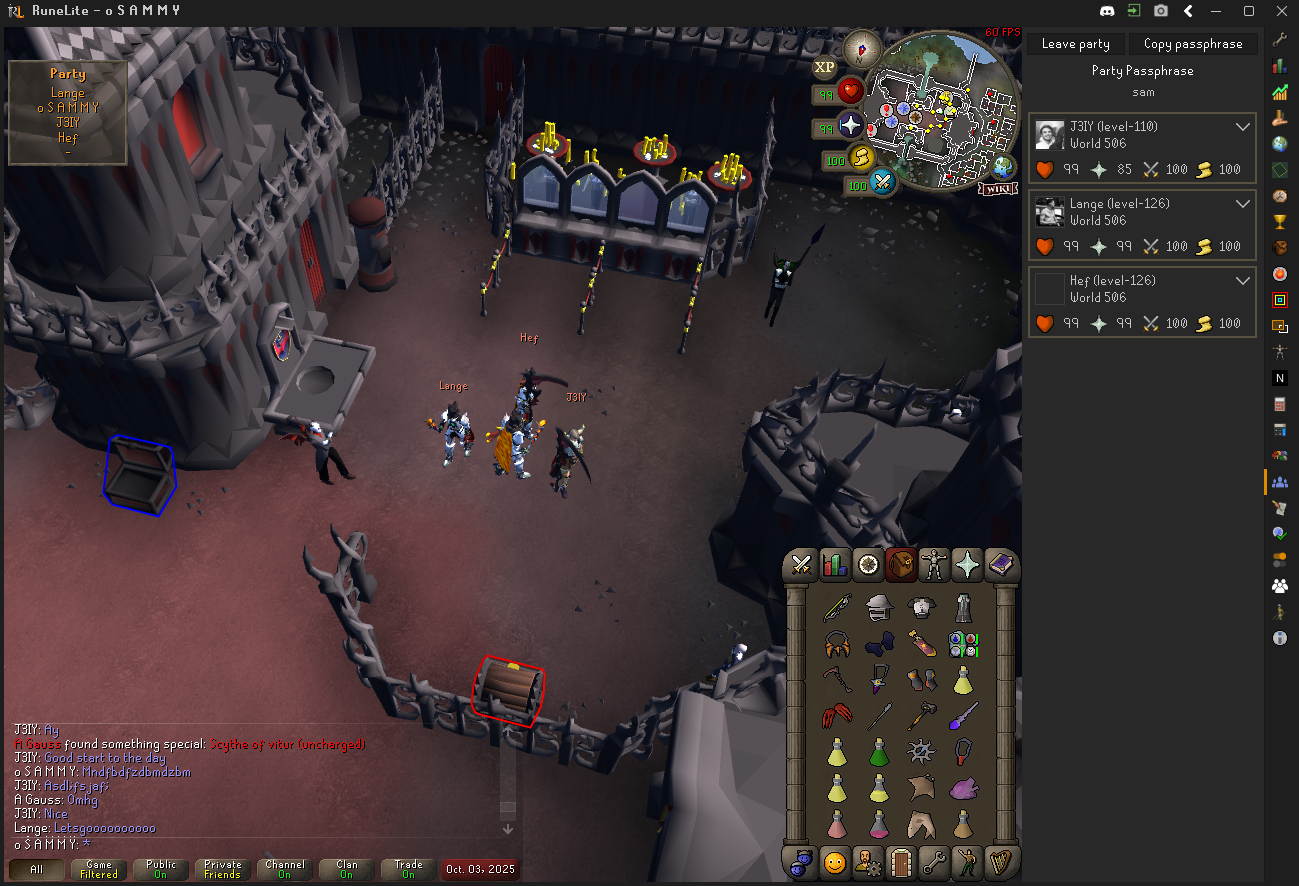Switch to the Skills tab
The width and height of the screenshot is (1299, 886).
834,566
